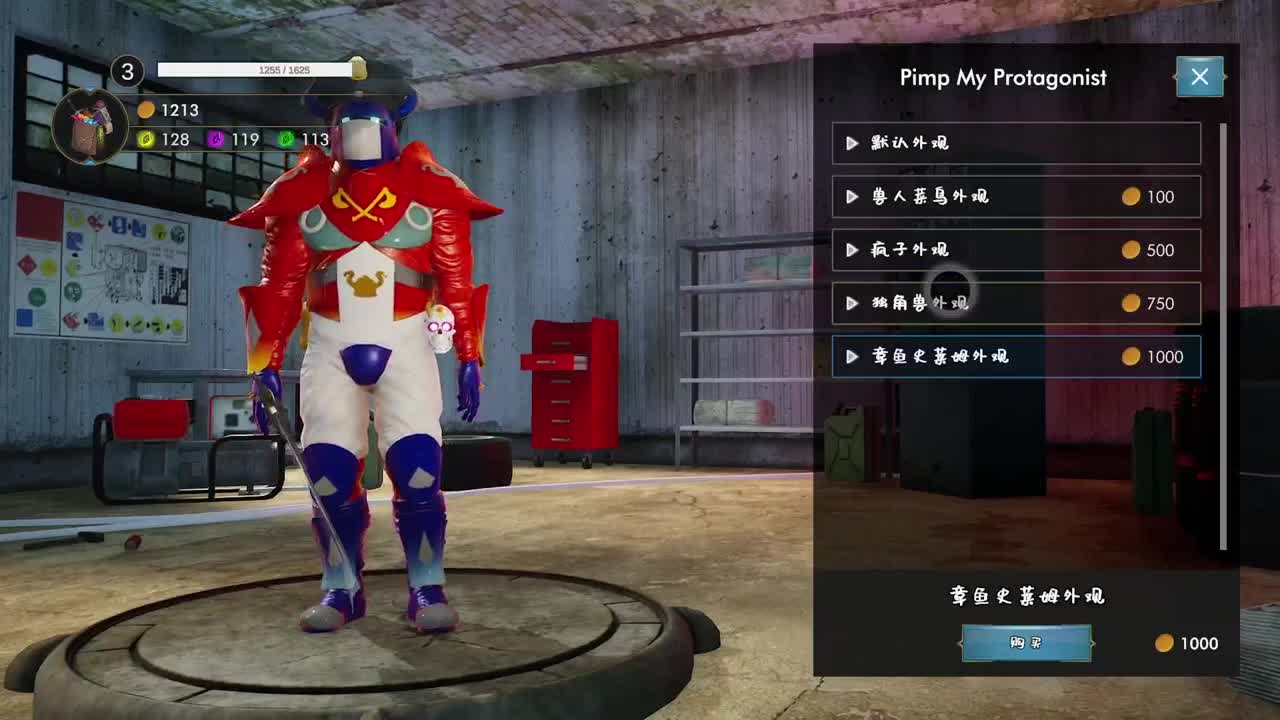Screen dimensions: 1280x720
Task: Click the coin icon beside the 500 price
Action: (x=1131, y=250)
